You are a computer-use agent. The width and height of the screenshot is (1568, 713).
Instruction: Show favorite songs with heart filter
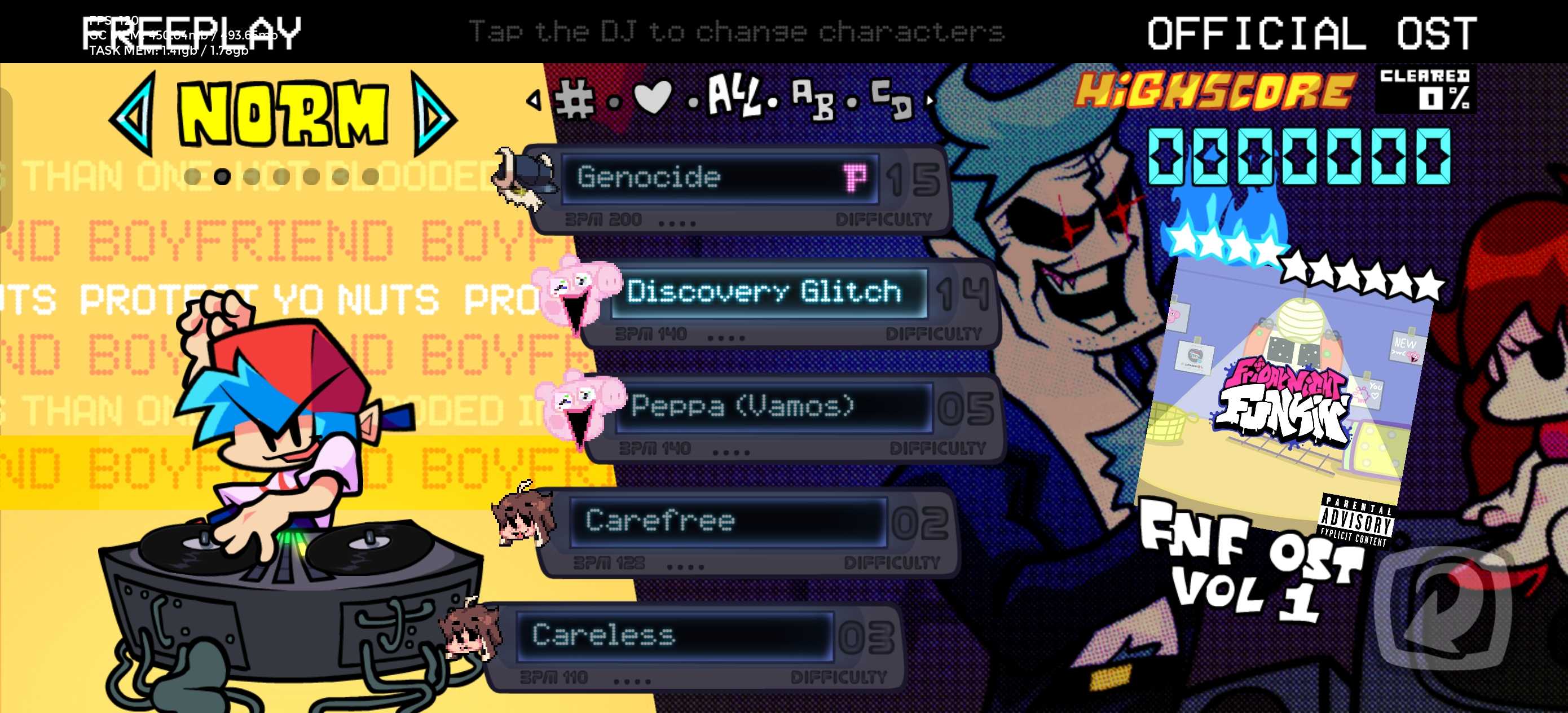click(653, 98)
